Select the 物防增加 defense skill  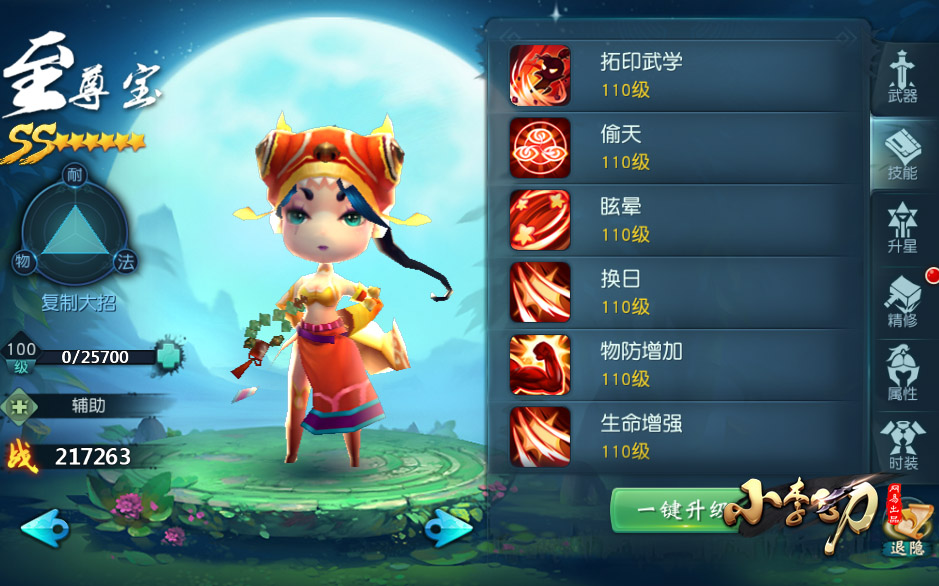click(x=684, y=364)
